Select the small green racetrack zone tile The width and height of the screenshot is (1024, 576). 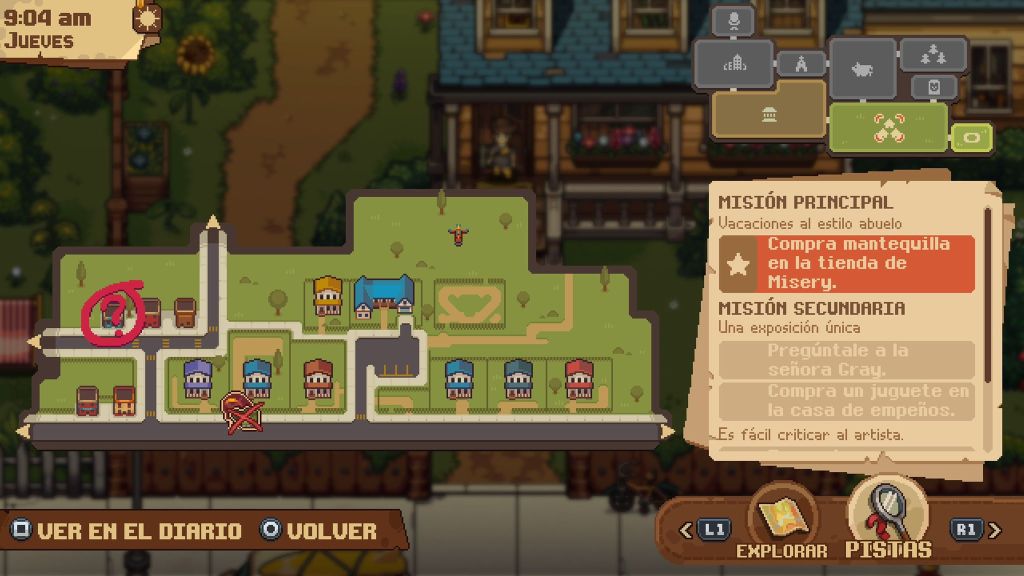(x=971, y=136)
